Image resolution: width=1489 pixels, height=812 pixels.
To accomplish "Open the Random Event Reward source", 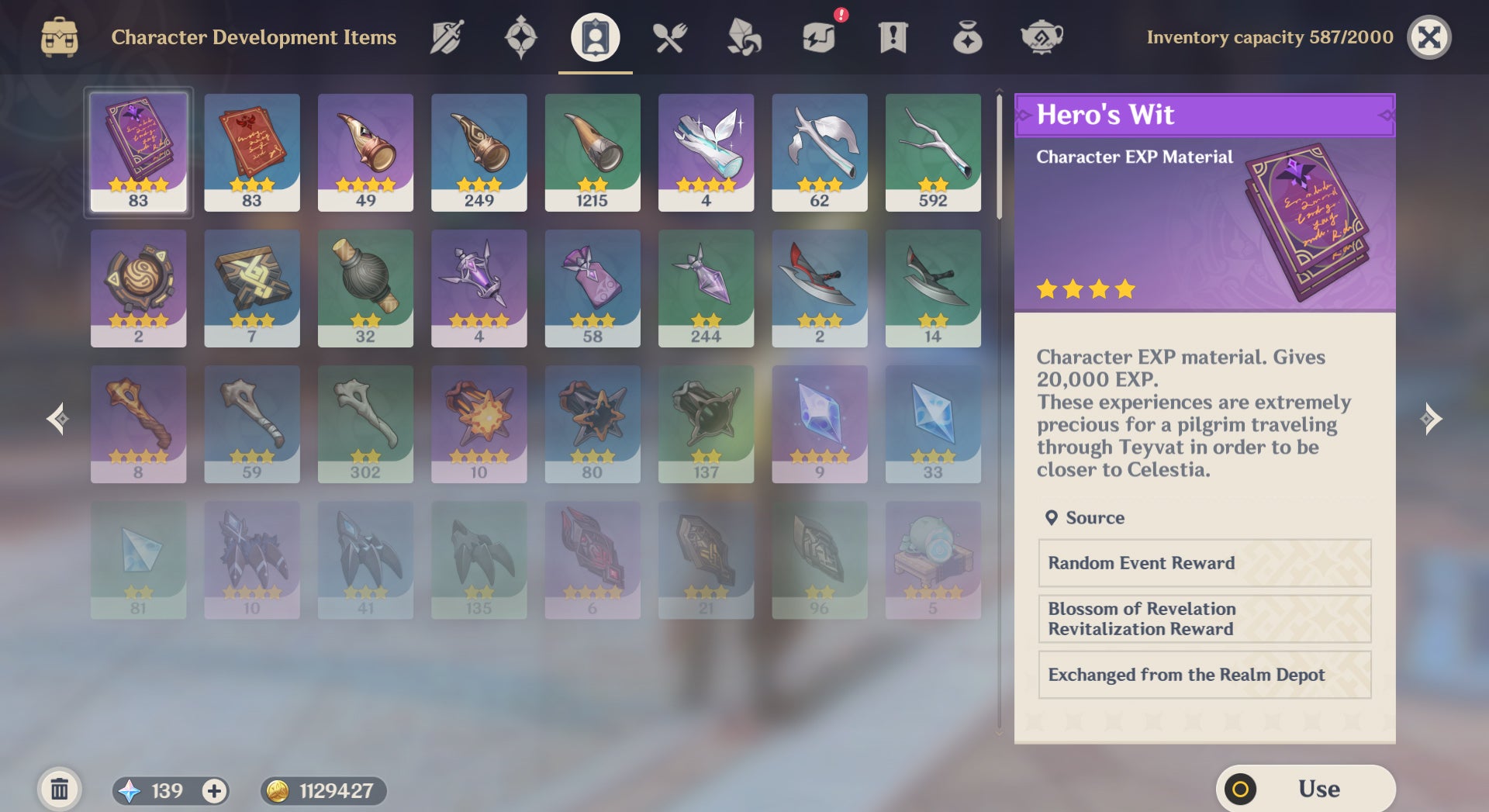I will (x=1204, y=563).
